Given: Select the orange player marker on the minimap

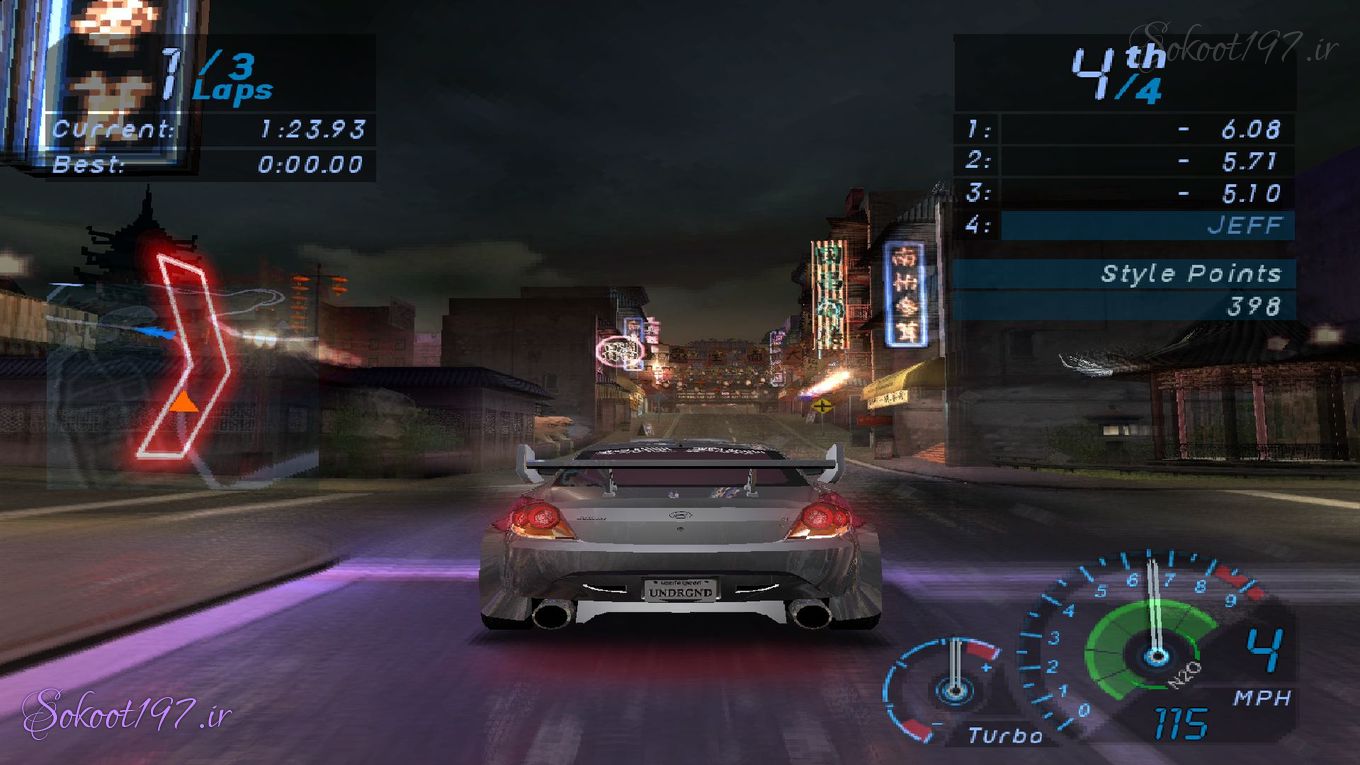Looking at the screenshot, I should (x=183, y=402).
